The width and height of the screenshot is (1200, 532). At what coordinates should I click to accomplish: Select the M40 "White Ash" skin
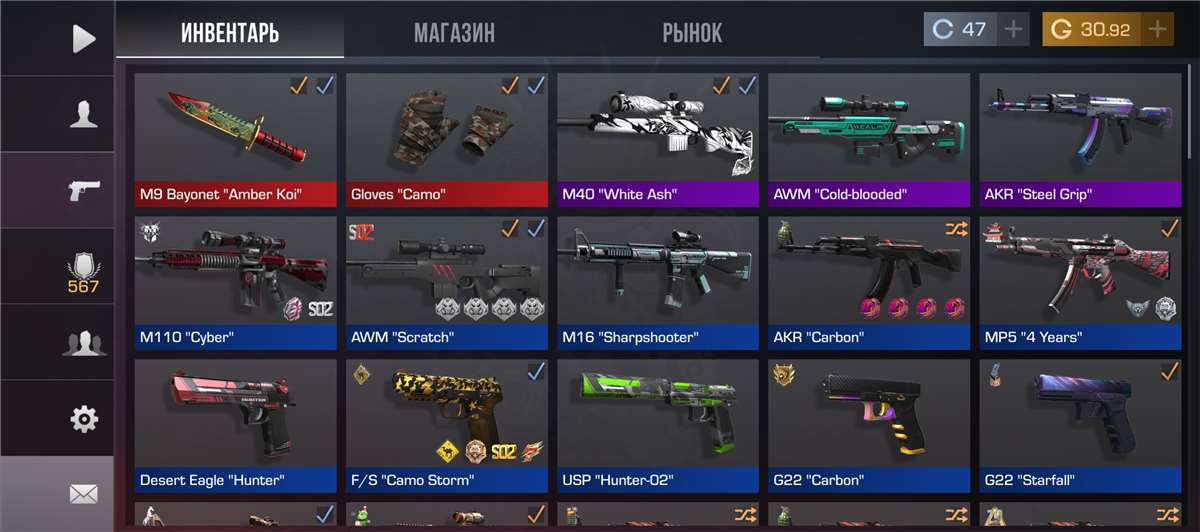pos(658,138)
